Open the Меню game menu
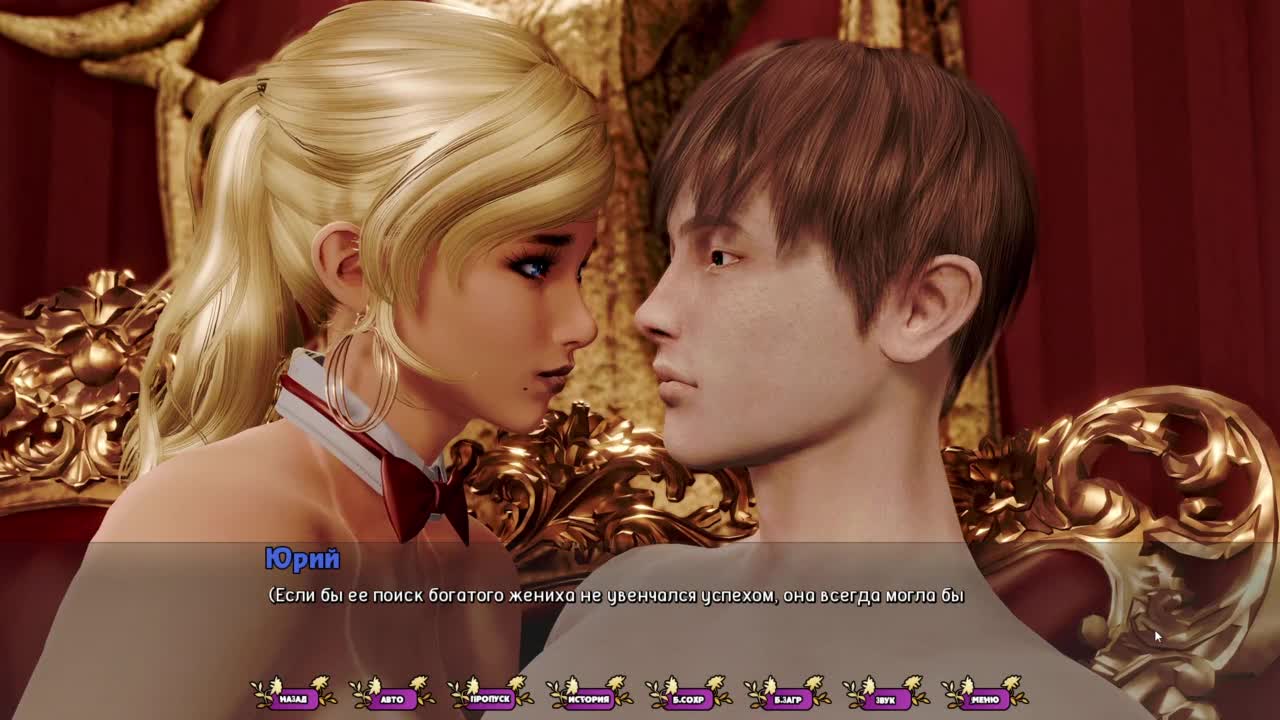 [985, 699]
